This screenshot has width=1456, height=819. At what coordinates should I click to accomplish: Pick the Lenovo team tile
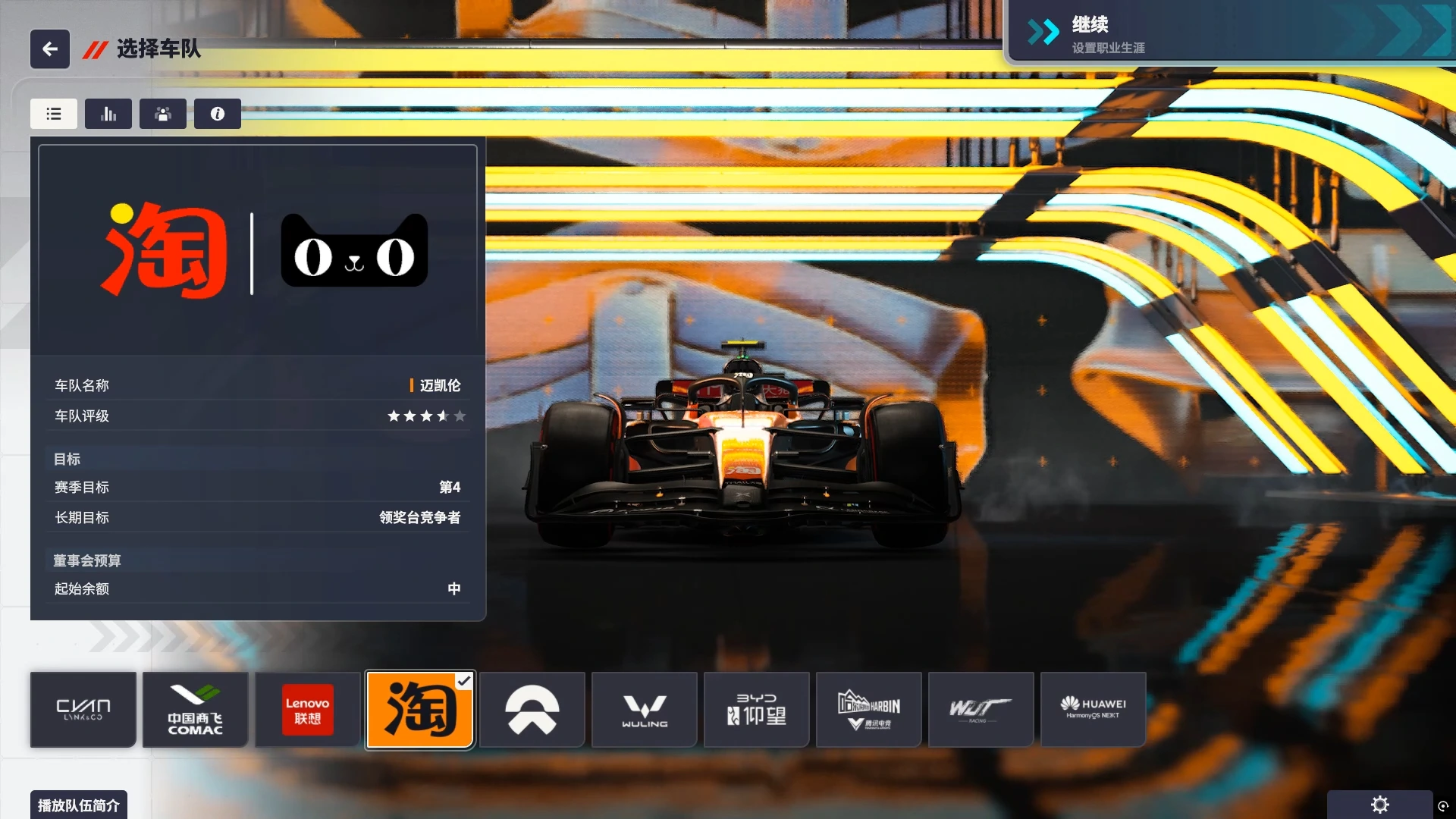(x=307, y=710)
